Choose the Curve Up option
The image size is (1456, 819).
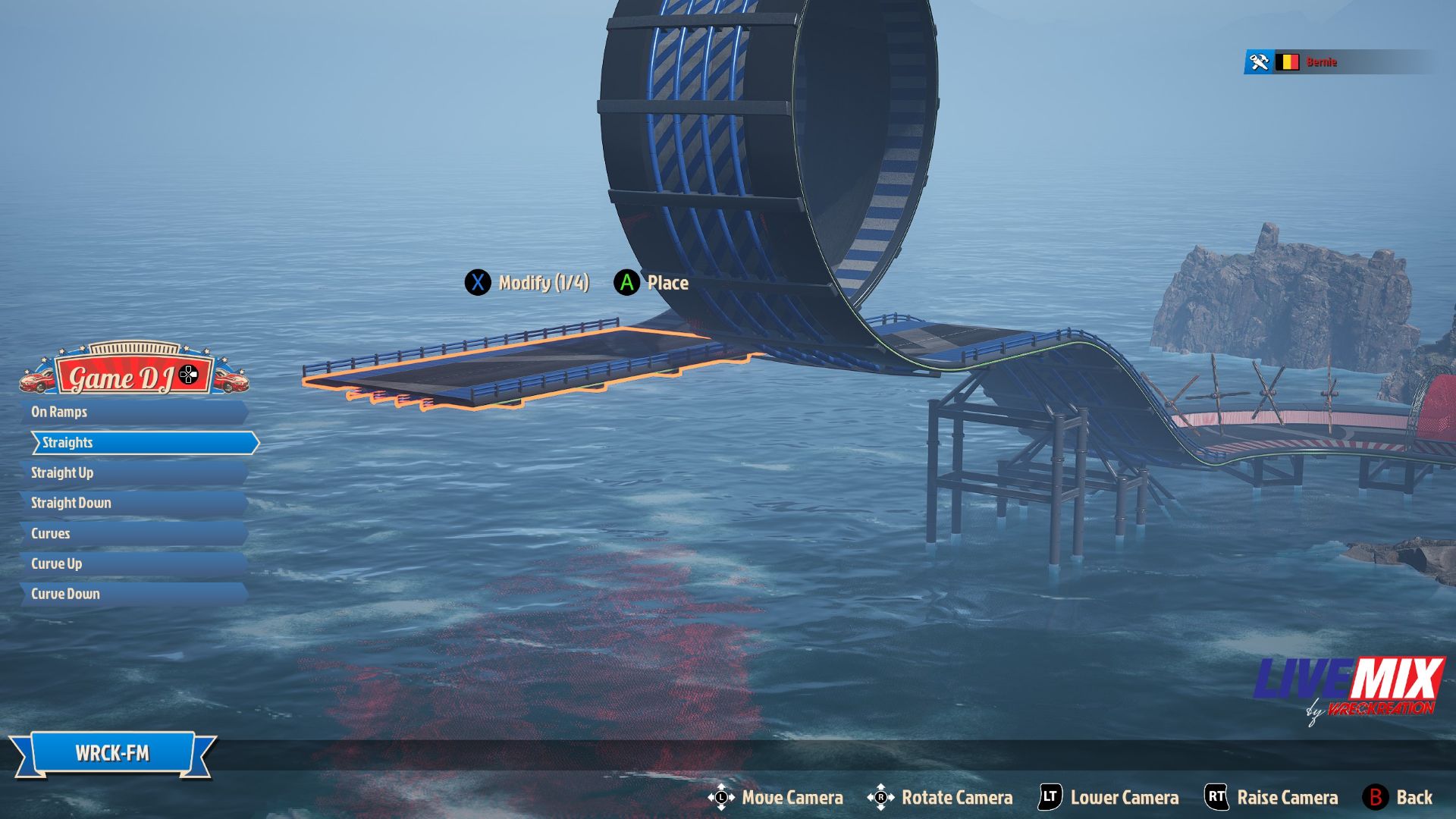(133, 563)
